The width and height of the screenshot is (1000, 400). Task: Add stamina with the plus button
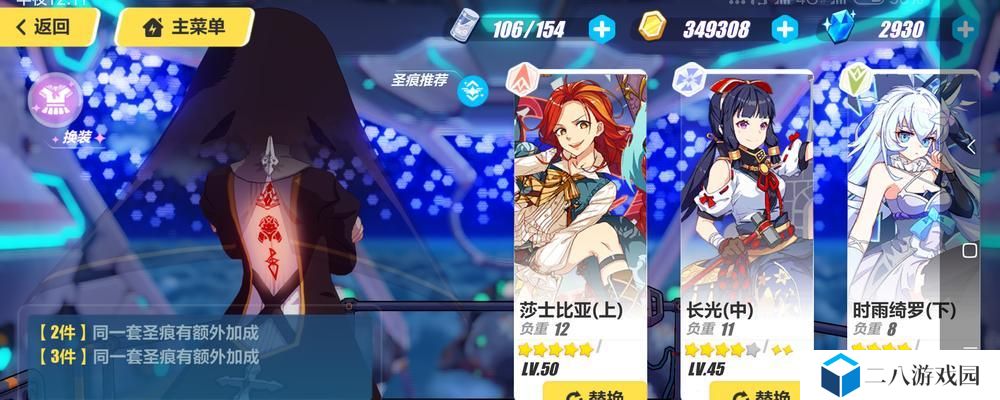click(602, 29)
